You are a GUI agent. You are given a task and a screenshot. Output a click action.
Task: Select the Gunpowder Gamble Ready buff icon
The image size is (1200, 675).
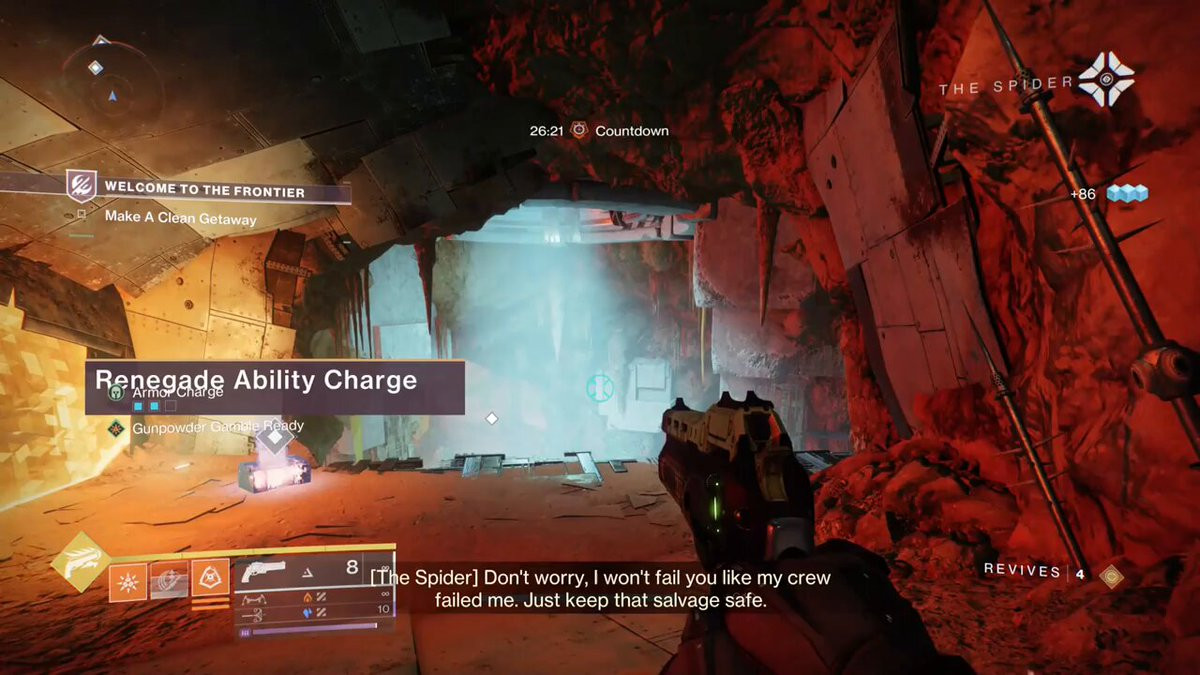116,427
